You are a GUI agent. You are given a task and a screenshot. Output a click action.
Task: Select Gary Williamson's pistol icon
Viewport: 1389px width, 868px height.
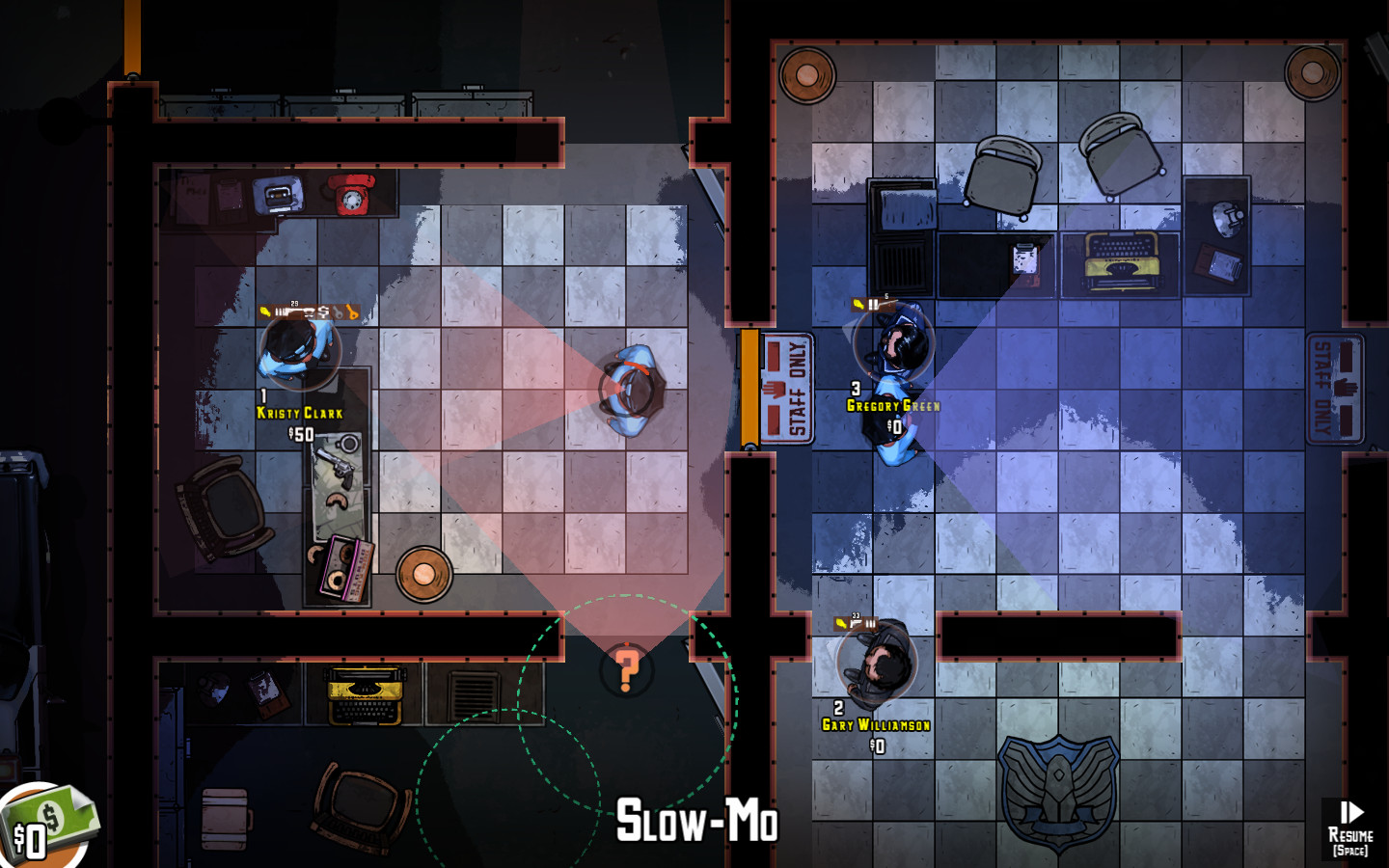pyautogui.click(x=856, y=623)
